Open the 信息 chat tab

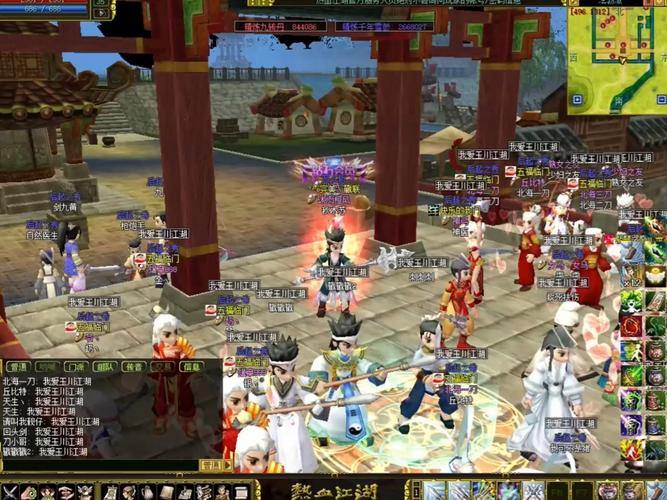[x=191, y=367]
